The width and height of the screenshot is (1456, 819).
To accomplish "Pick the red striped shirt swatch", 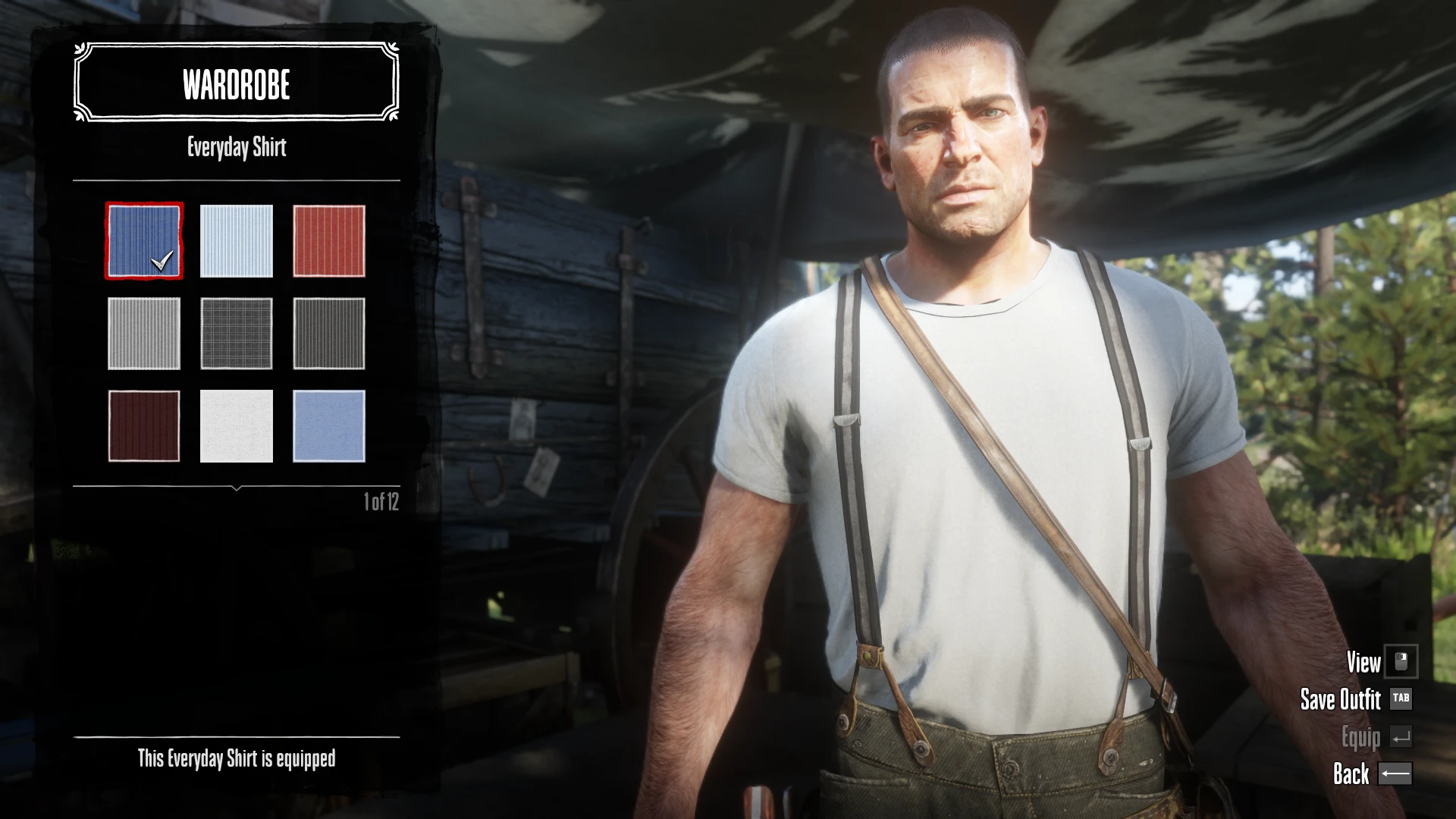I will [329, 241].
